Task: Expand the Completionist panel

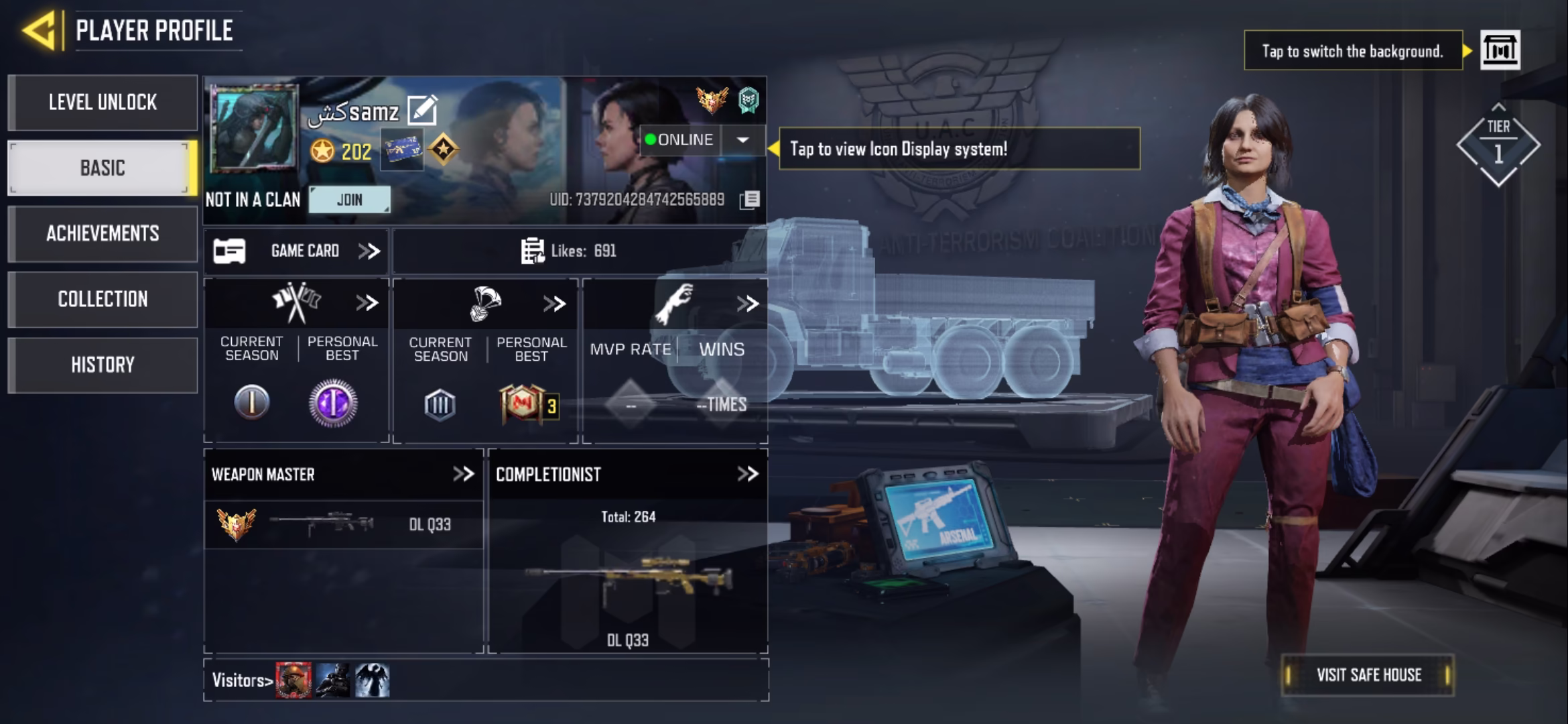Action: (747, 475)
